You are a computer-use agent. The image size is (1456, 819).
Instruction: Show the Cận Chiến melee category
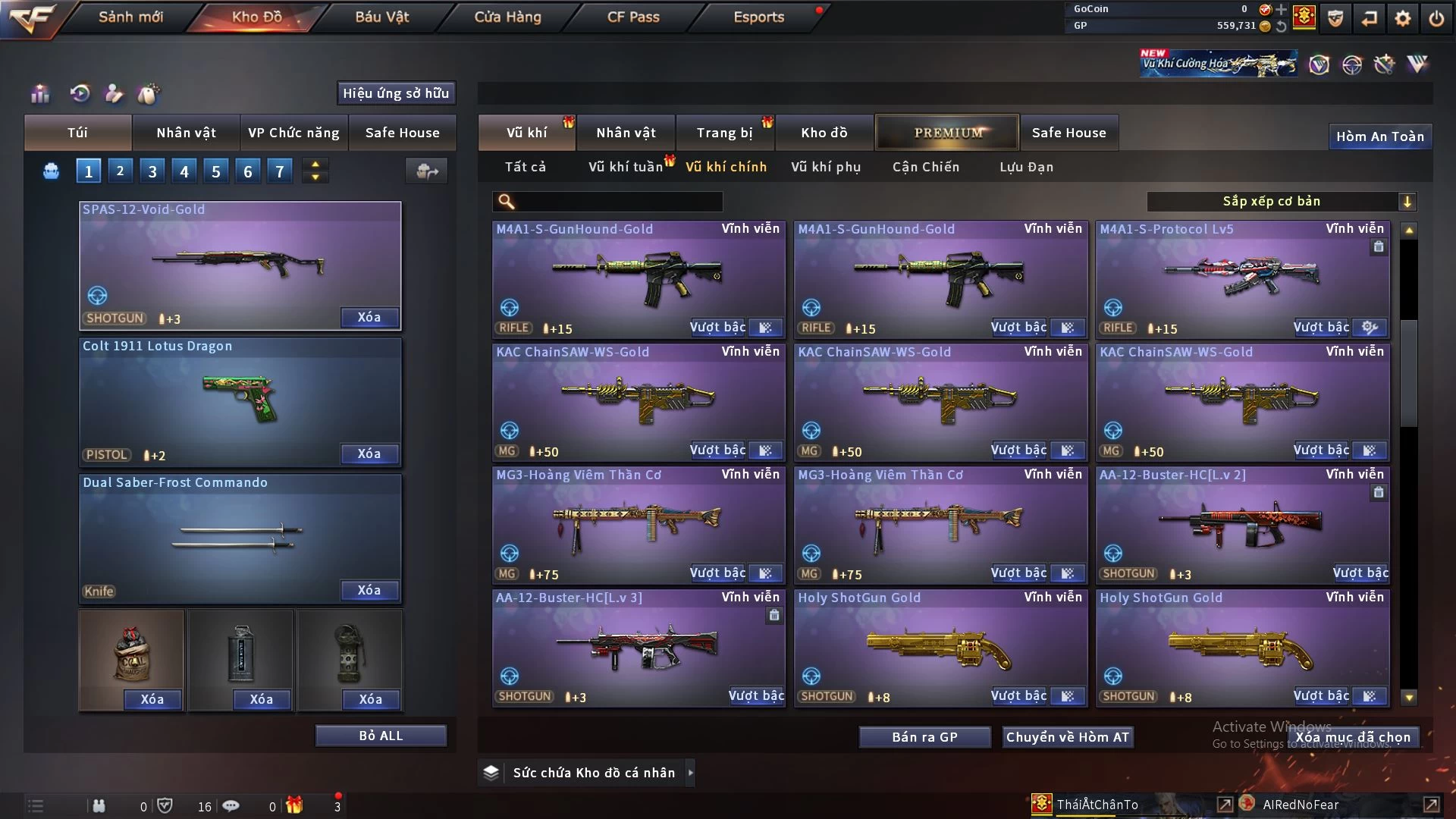pyautogui.click(x=926, y=167)
